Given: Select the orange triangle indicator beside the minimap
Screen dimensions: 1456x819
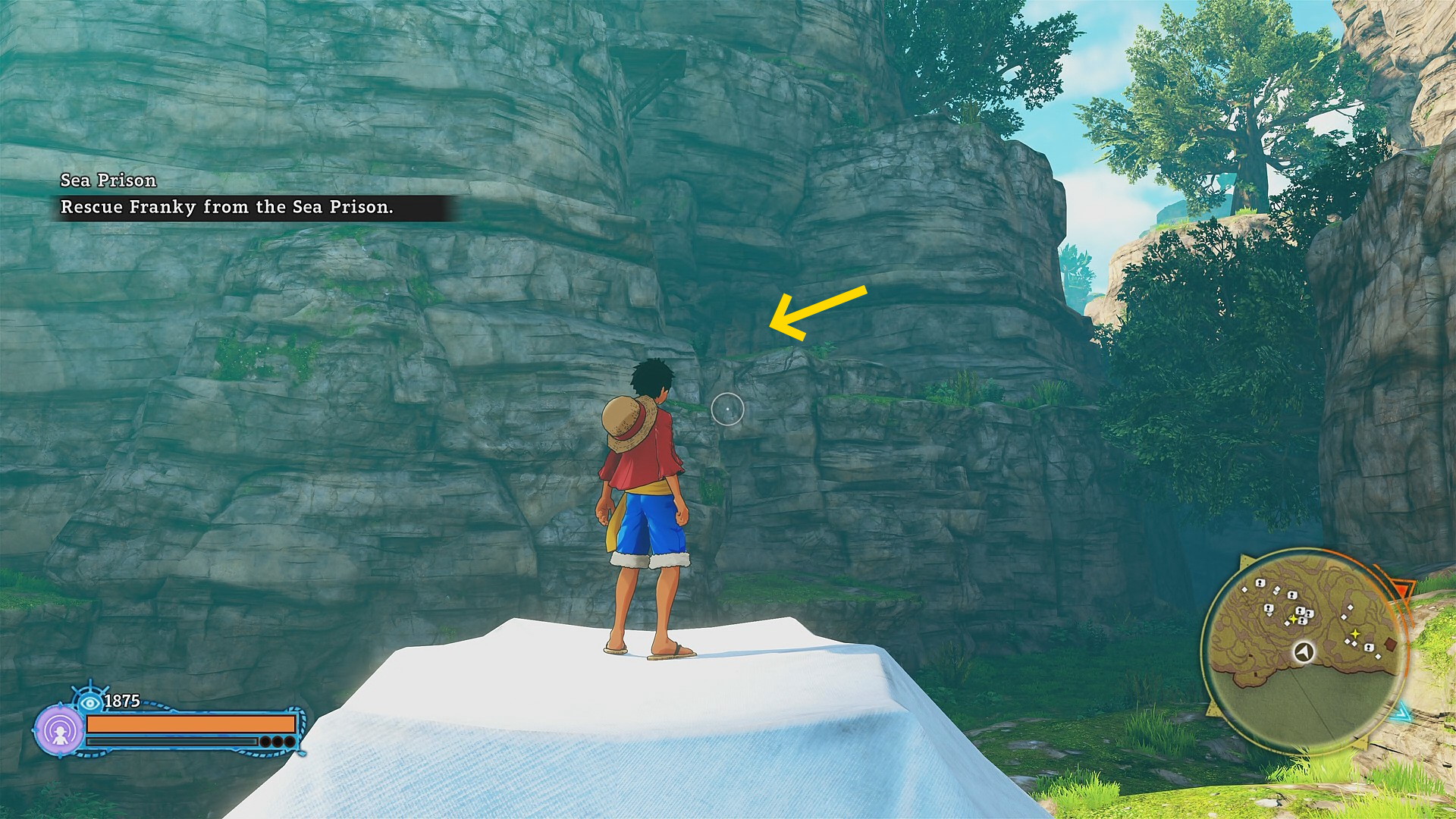Looking at the screenshot, I should (x=1404, y=590).
